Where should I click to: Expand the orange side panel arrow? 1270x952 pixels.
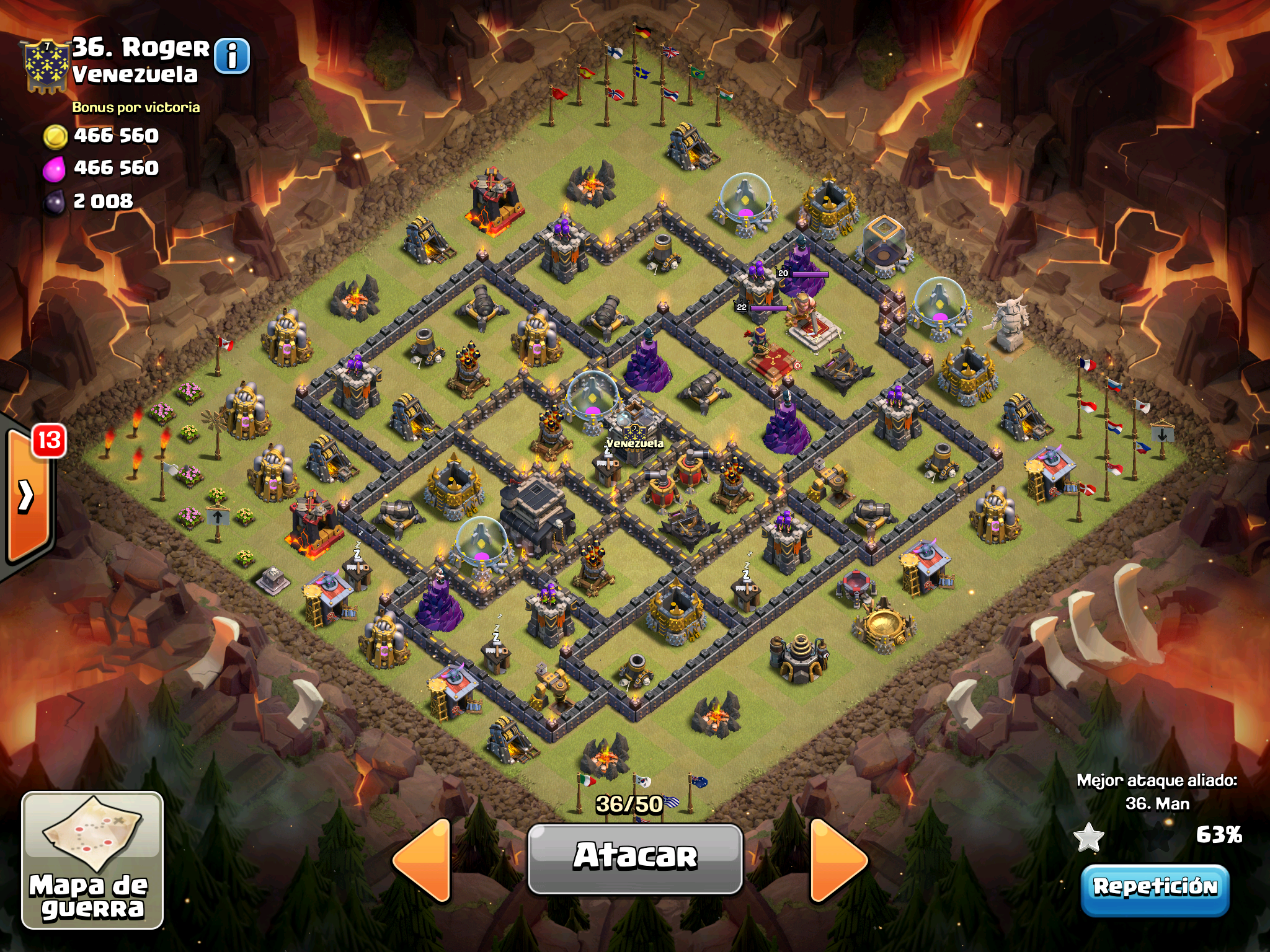[x=27, y=496]
